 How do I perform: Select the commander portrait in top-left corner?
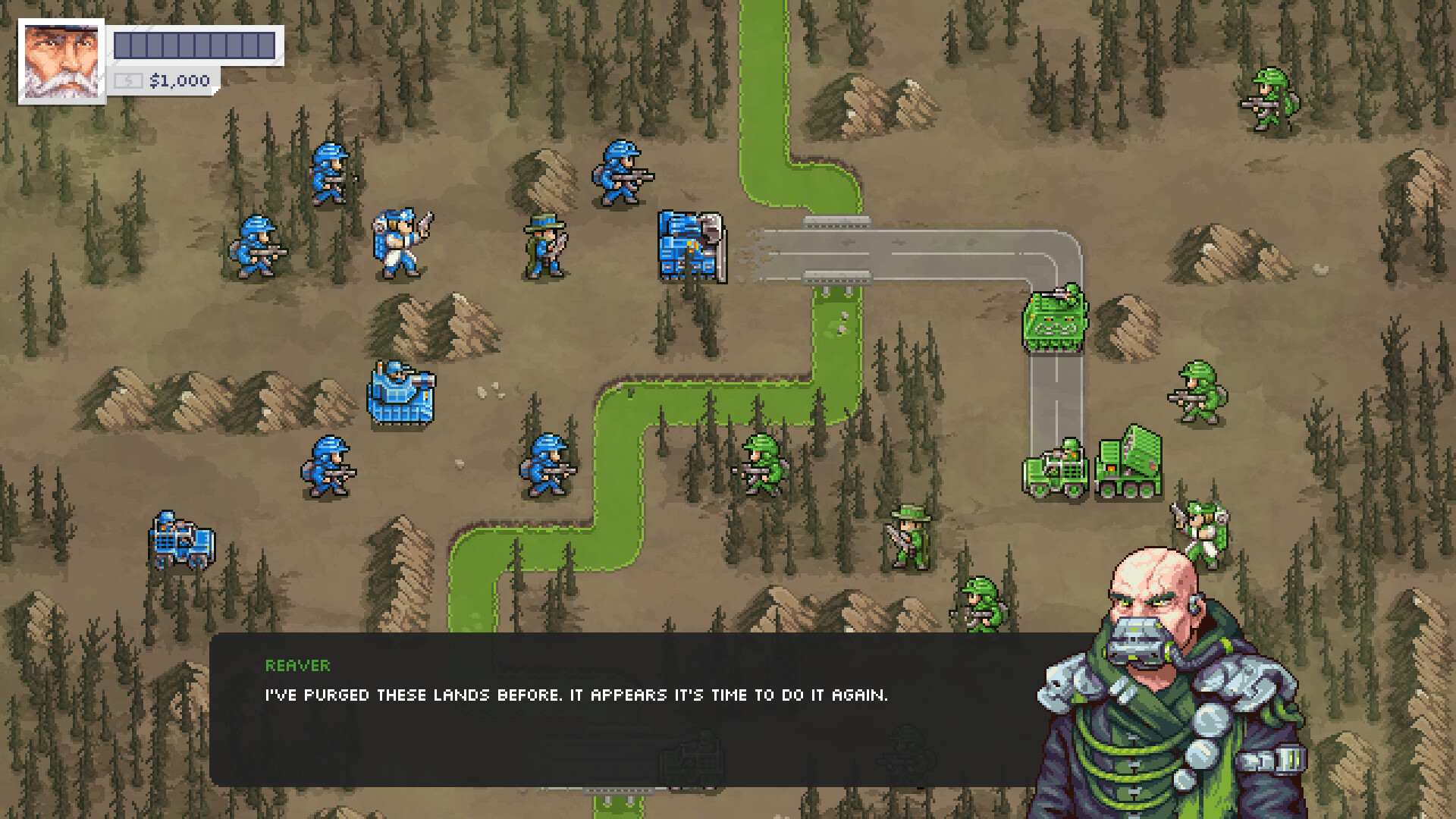(61, 59)
